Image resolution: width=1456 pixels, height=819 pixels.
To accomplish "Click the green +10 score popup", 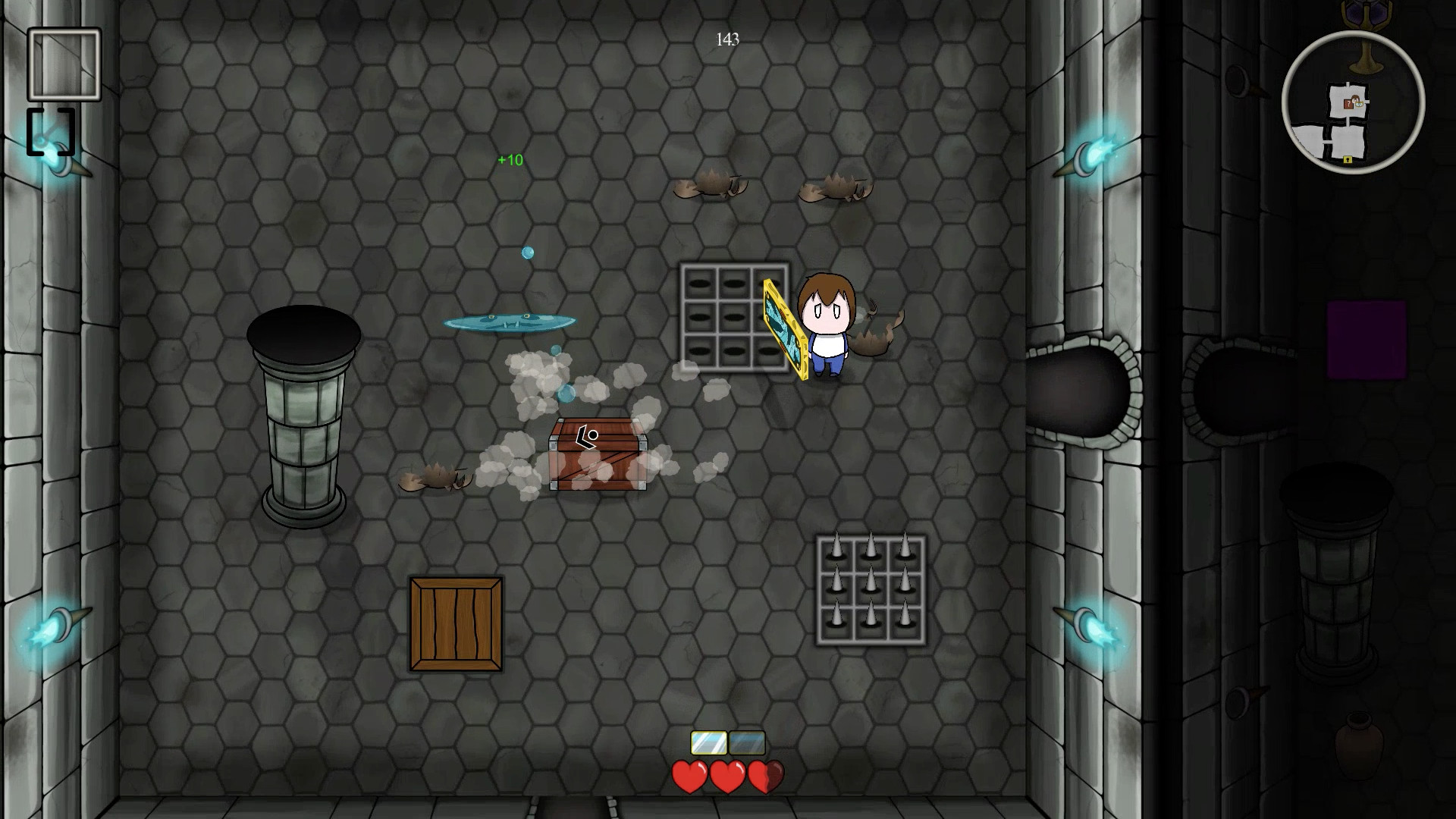I will click(x=509, y=160).
